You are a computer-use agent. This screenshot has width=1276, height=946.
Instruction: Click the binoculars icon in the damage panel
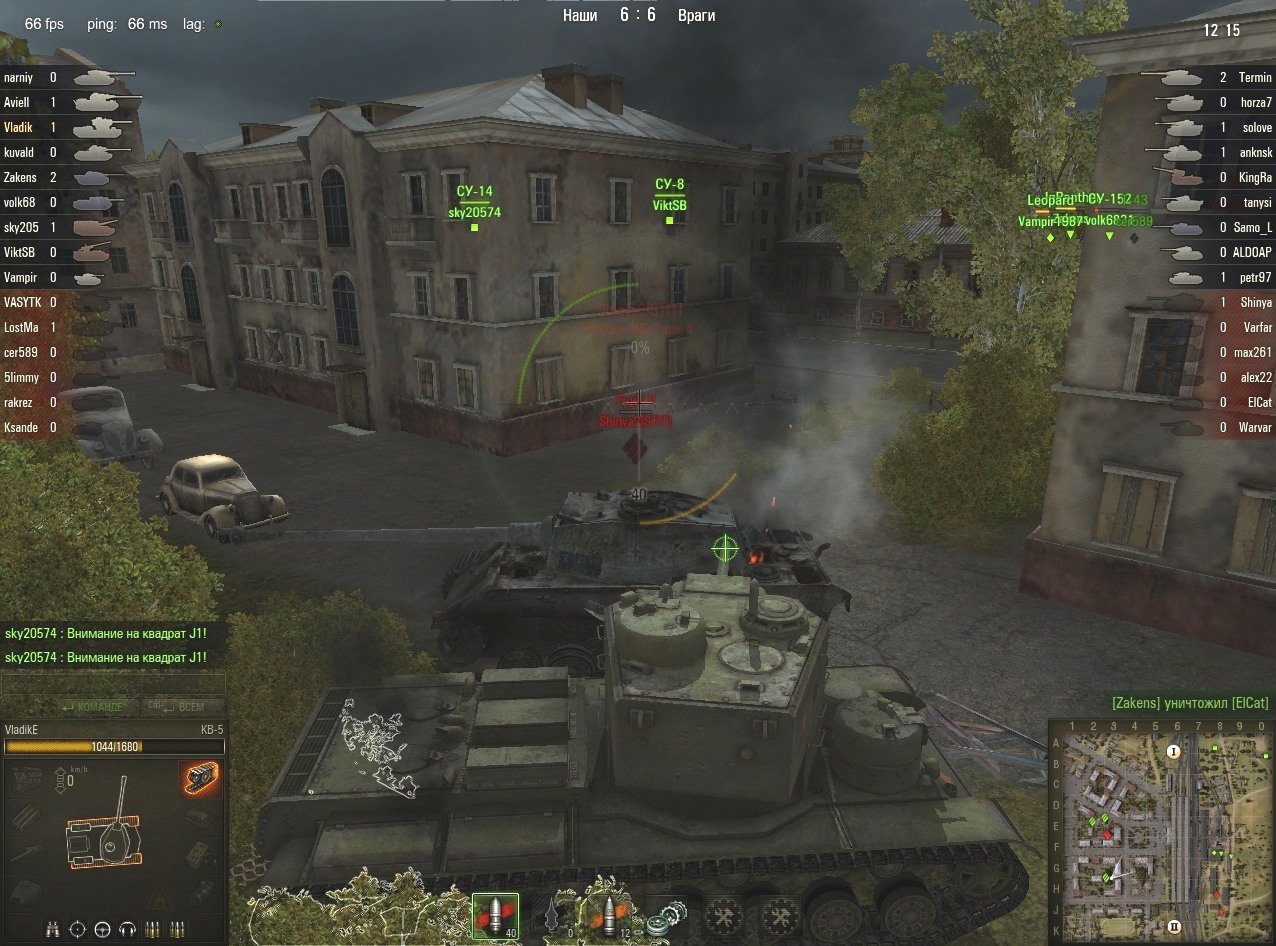click(53, 929)
